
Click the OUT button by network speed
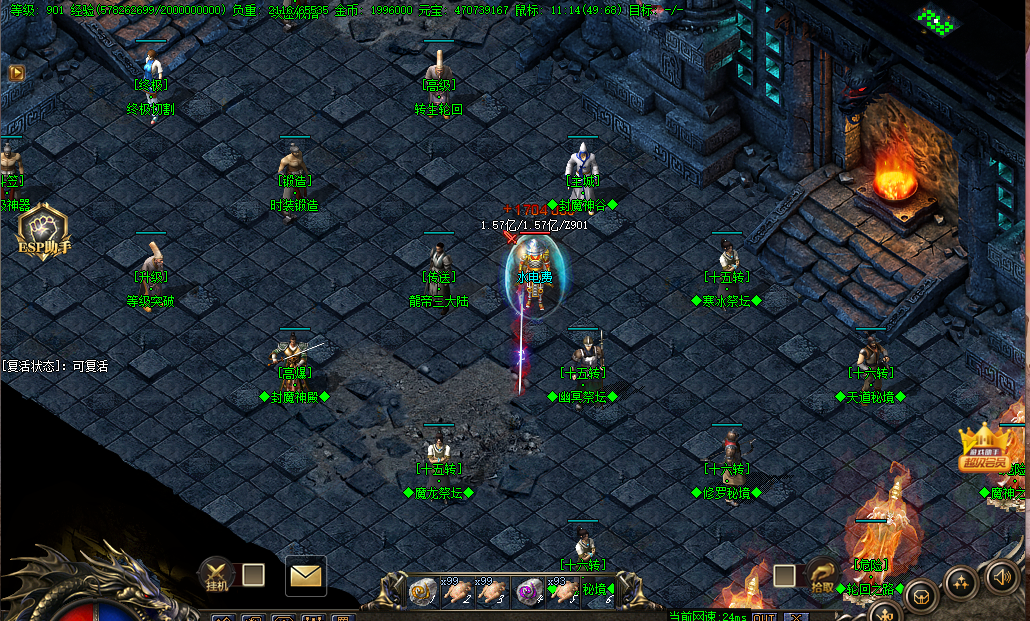pyautogui.click(x=765, y=616)
